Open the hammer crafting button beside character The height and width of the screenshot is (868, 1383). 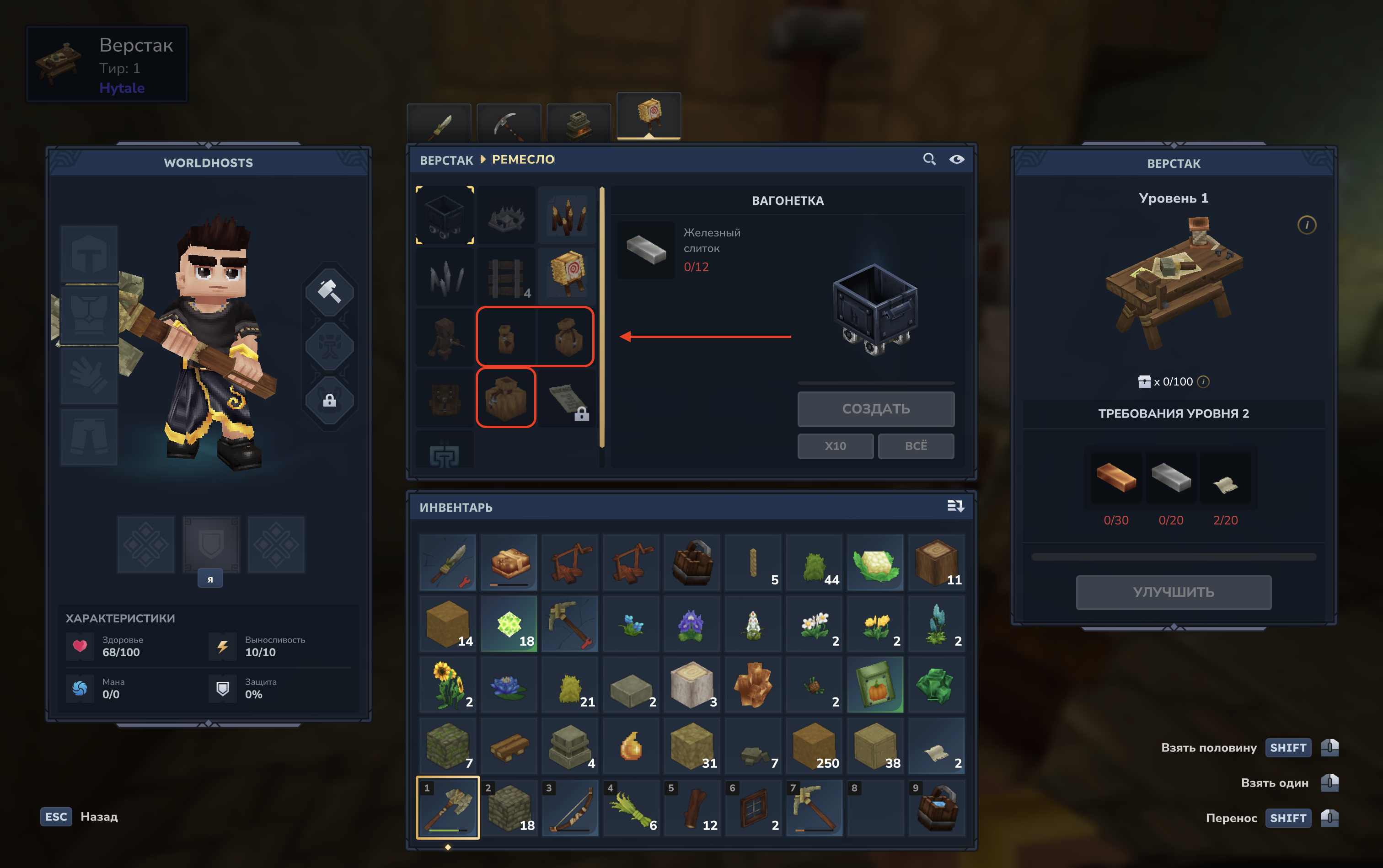click(330, 291)
